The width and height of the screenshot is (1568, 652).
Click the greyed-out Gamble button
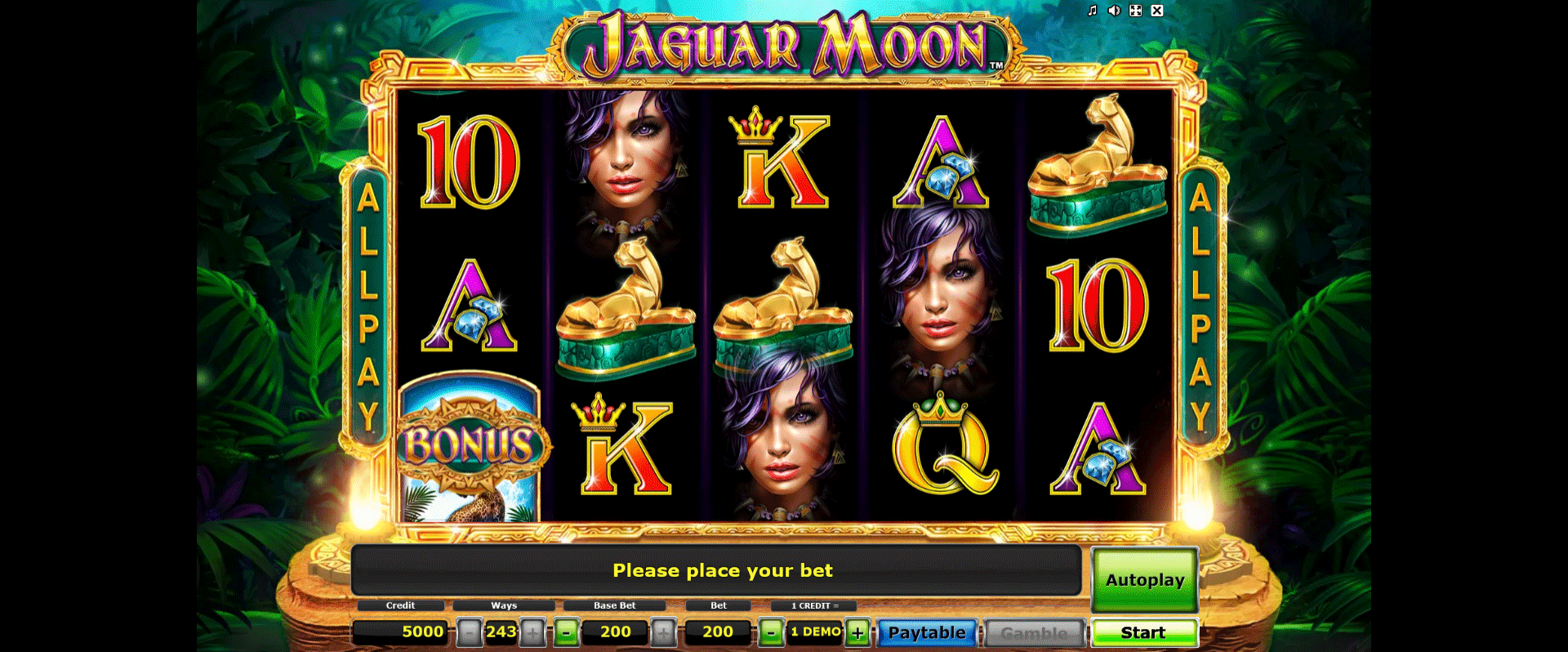pyautogui.click(x=1034, y=632)
